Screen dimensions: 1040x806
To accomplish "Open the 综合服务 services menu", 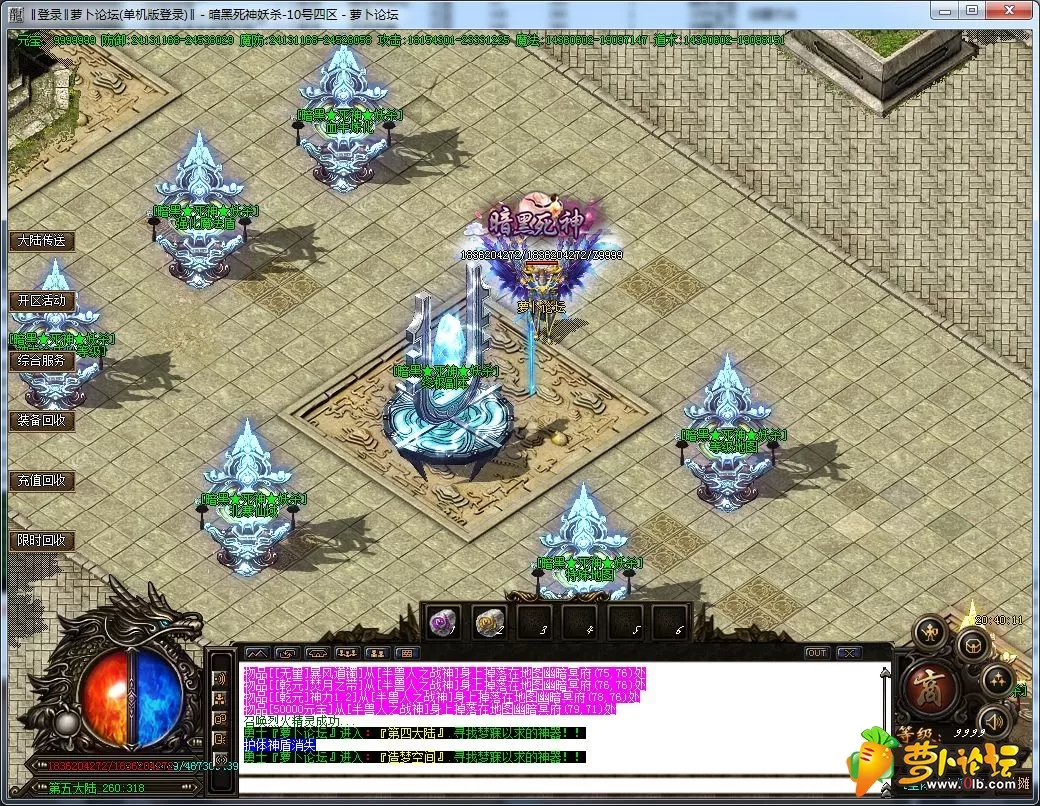I will pos(43,360).
